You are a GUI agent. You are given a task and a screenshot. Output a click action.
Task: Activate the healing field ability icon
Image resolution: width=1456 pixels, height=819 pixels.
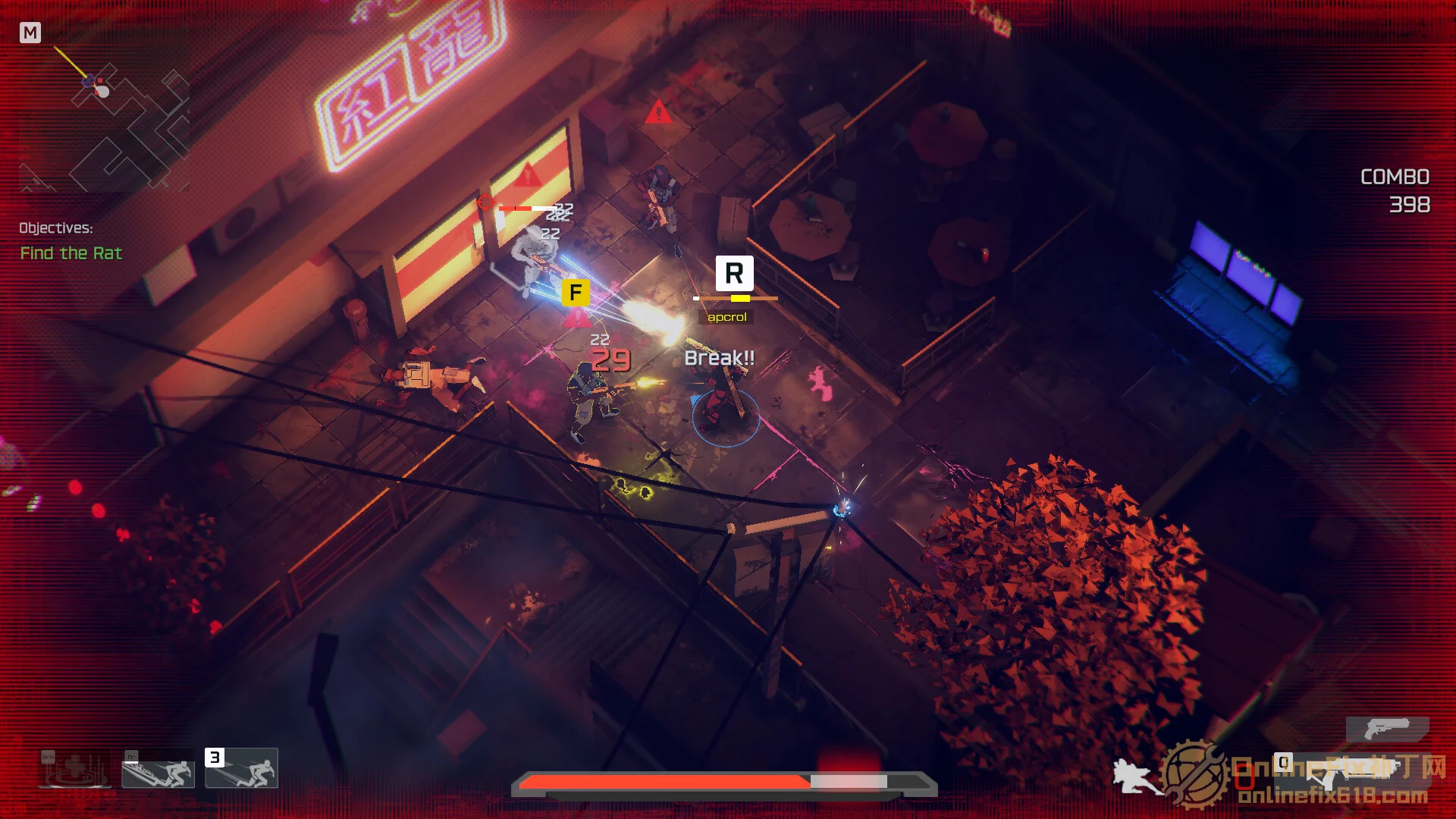74,769
